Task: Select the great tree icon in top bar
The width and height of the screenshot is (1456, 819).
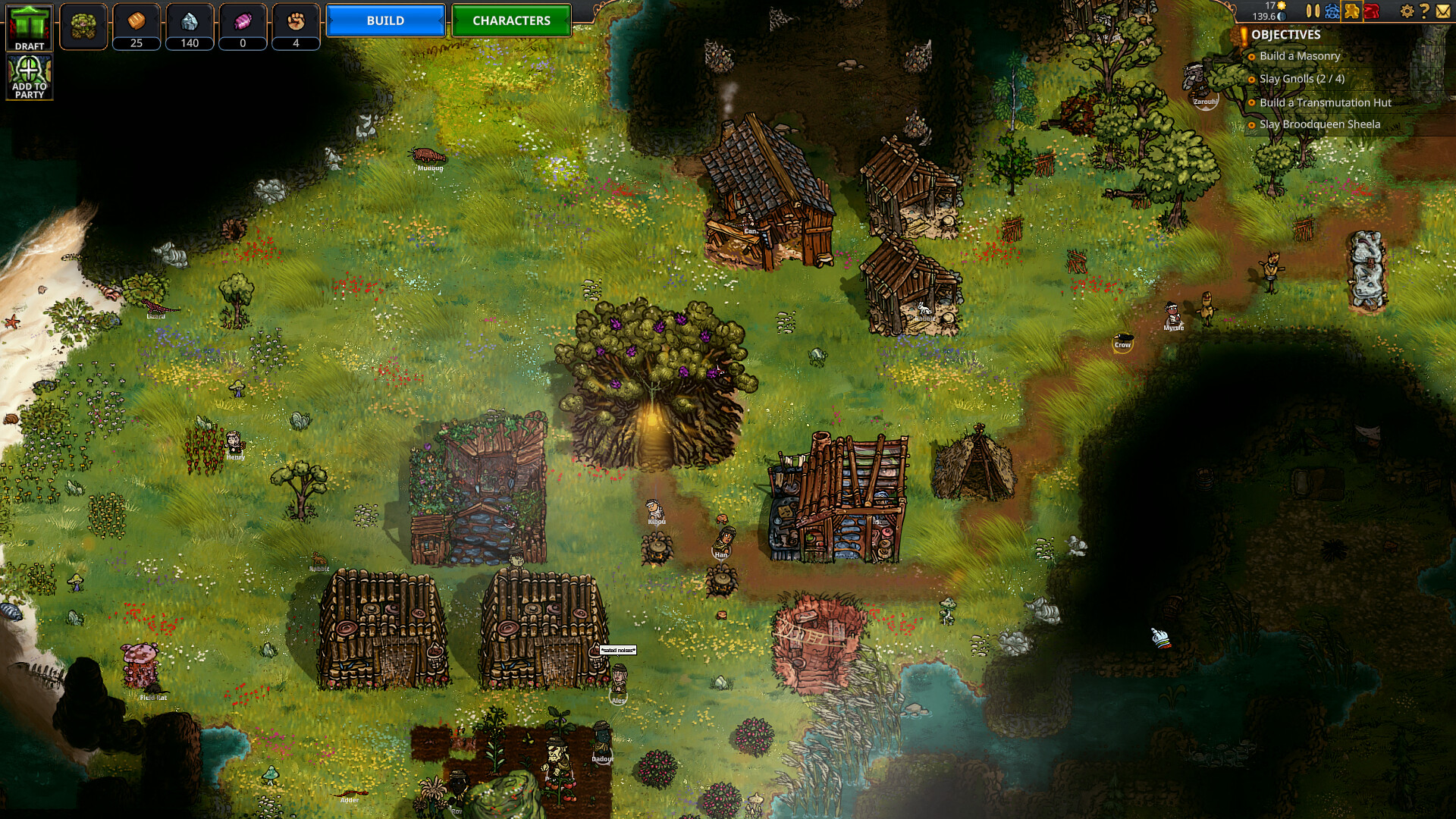Action: (83, 27)
